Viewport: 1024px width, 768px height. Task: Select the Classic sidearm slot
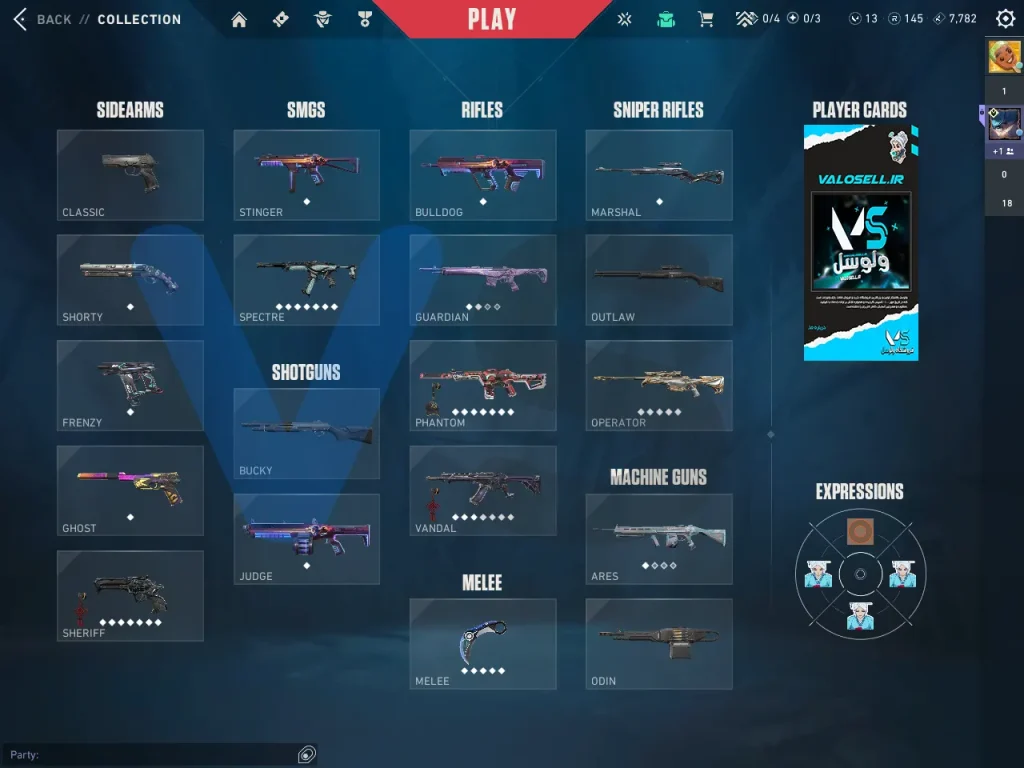coord(130,175)
